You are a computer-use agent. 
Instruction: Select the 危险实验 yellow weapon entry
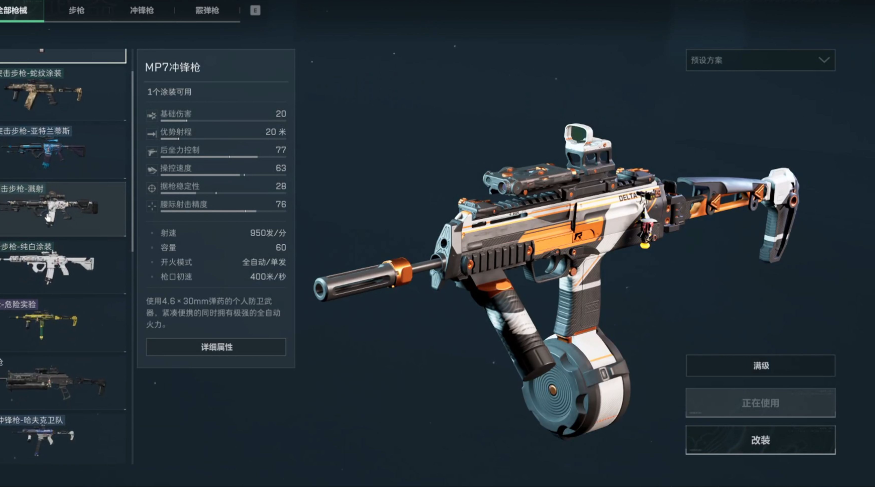tap(62, 318)
